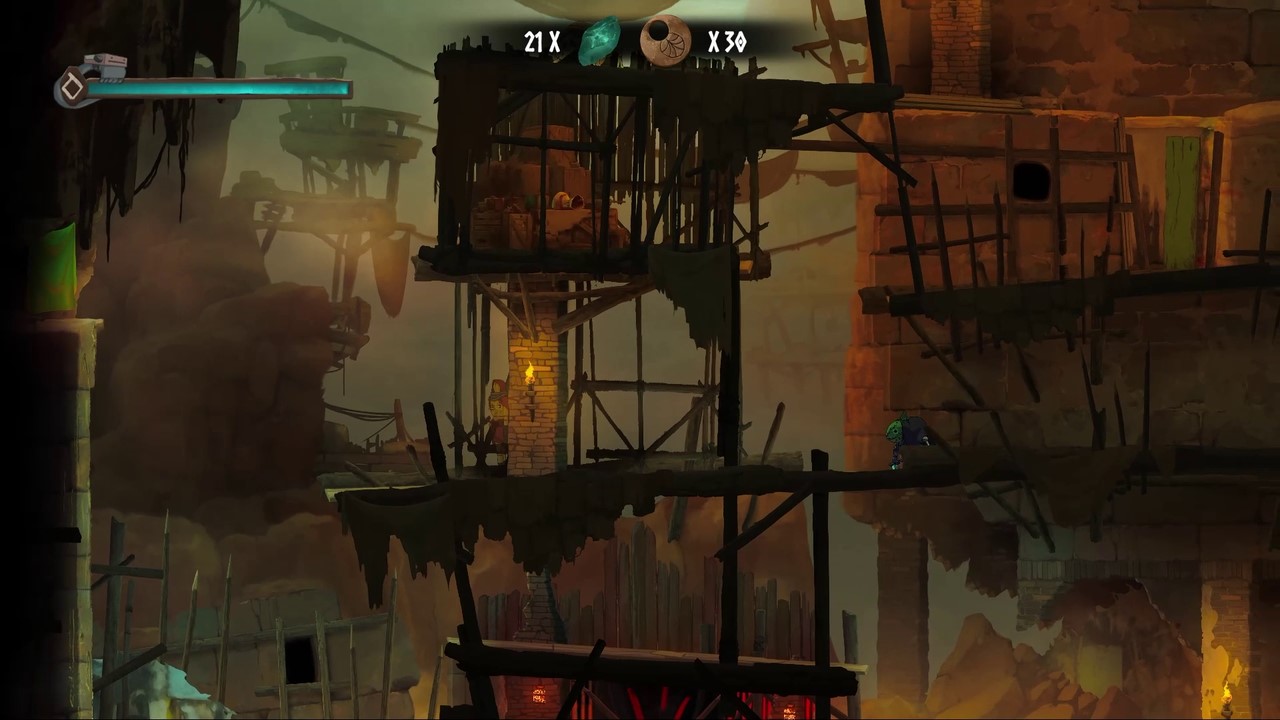Click the teal gem currency icon
The height and width of the screenshot is (720, 1280).
coord(599,42)
